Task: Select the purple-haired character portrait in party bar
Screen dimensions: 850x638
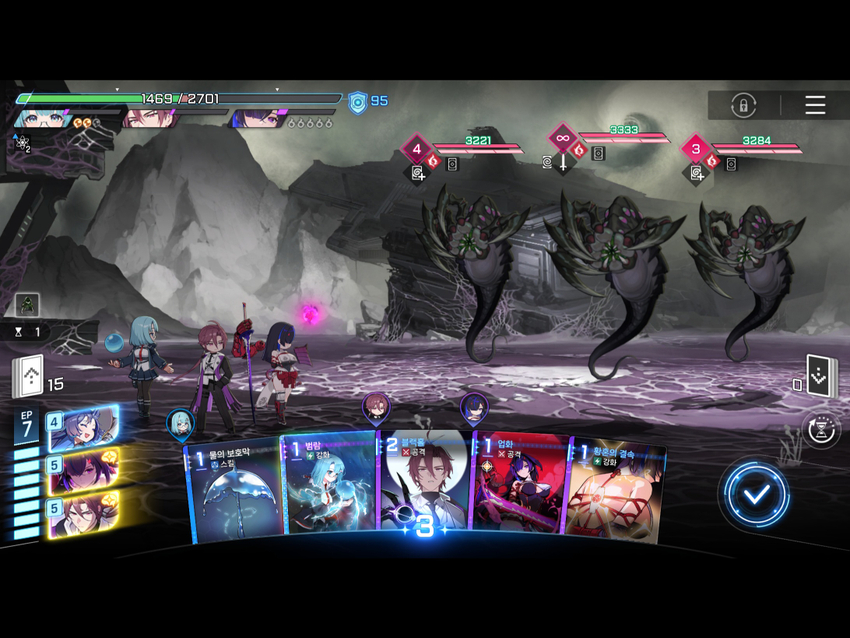Action: (x=256, y=119)
